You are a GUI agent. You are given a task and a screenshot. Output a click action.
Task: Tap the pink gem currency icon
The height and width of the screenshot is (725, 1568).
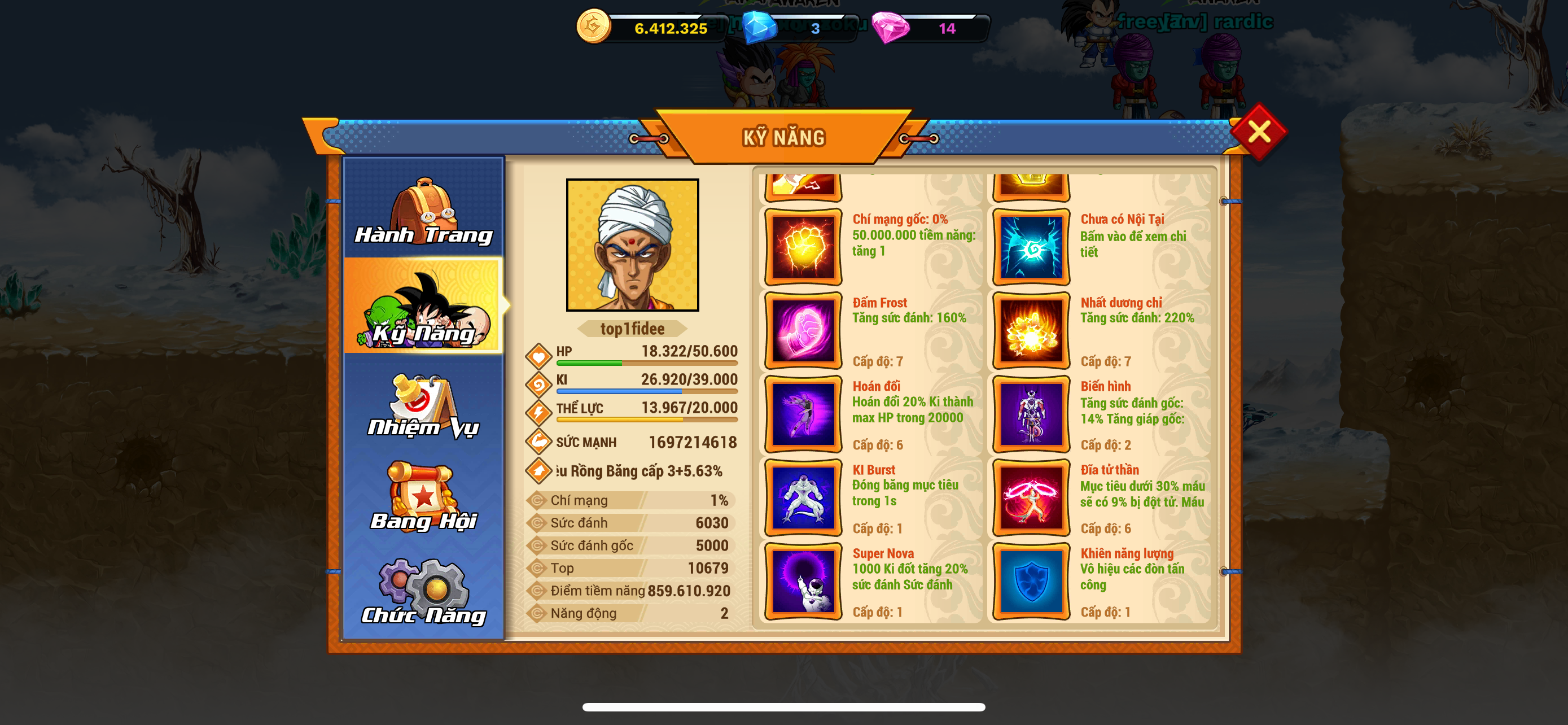click(x=890, y=28)
